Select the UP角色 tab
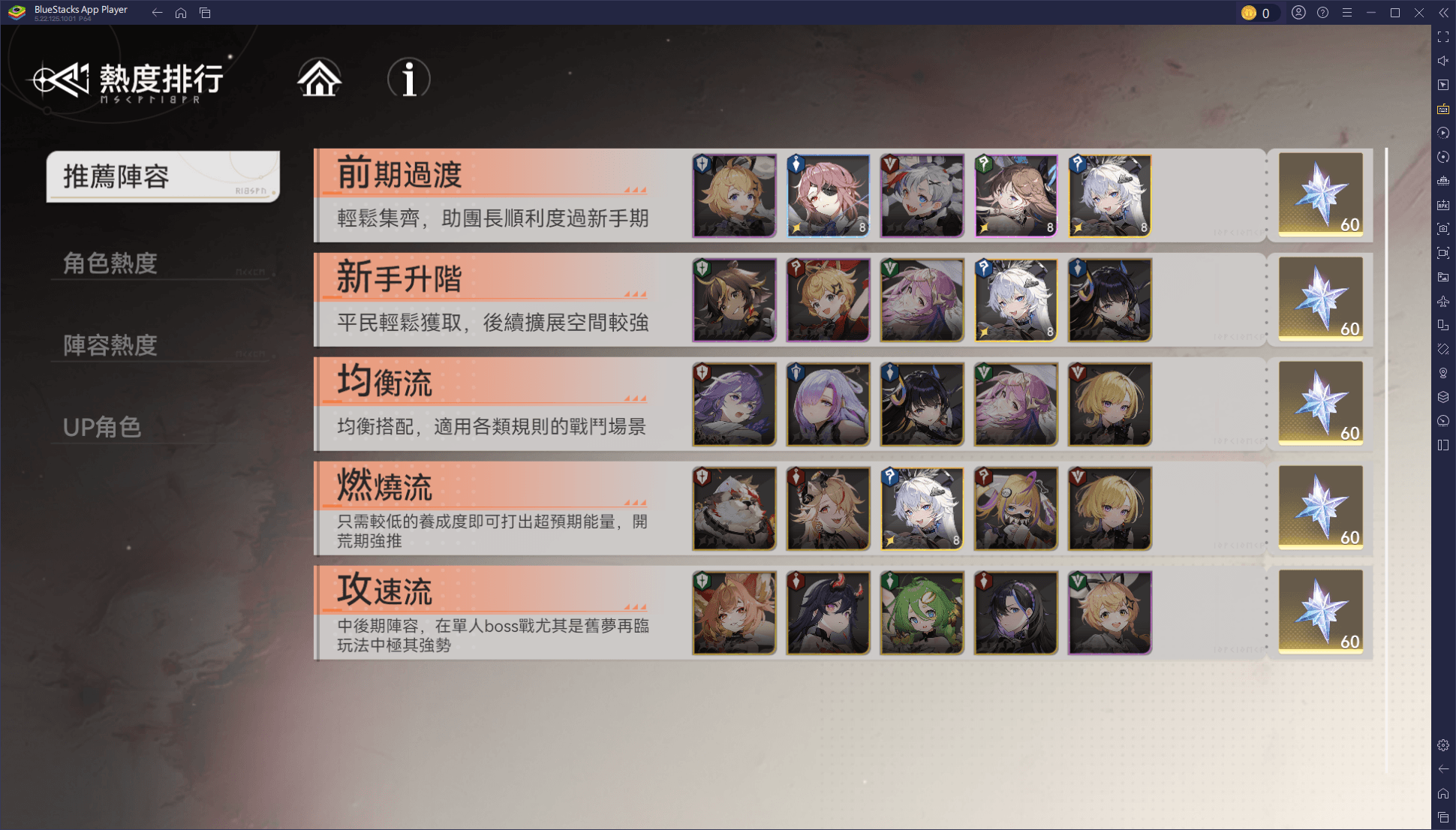This screenshot has height=830, width=1456. pos(100,427)
